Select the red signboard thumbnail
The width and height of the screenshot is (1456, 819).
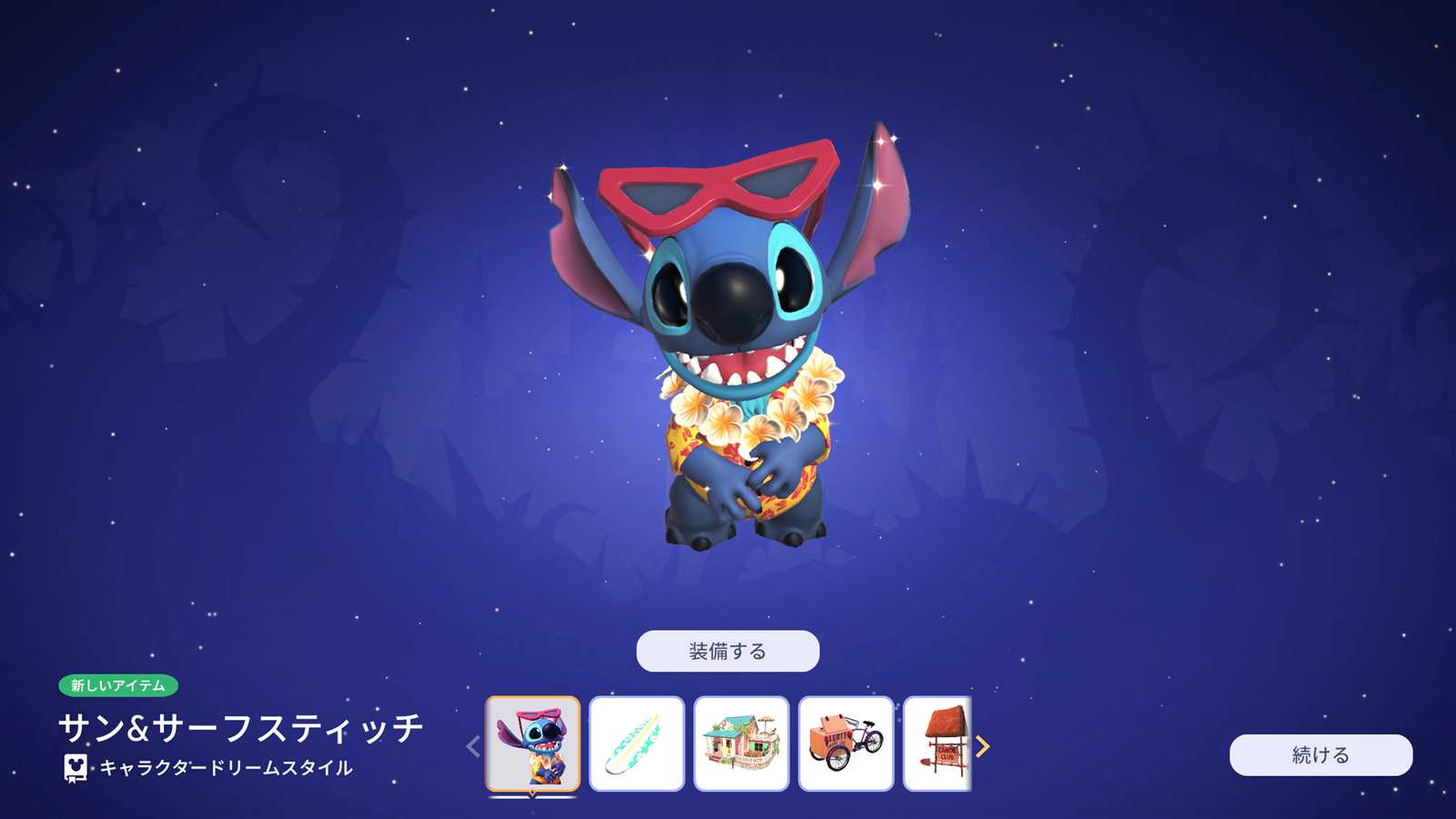939,743
